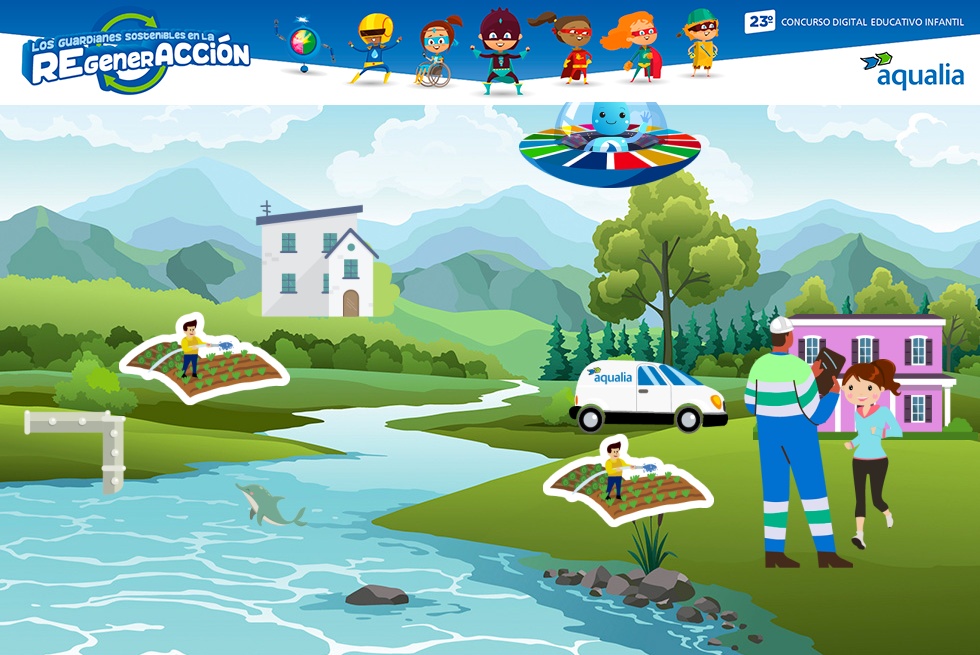Open the REgenerACCIÓN title logo
980x655 pixels.
click(x=136, y=54)
